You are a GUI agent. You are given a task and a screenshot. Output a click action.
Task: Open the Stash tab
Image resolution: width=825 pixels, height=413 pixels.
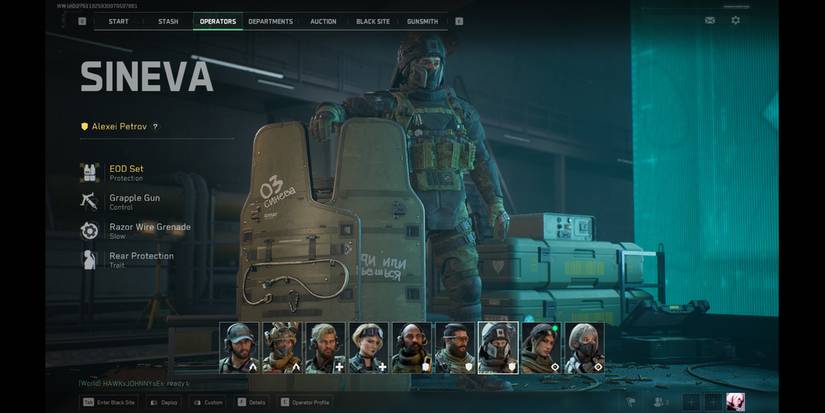(x=168, y=21)
